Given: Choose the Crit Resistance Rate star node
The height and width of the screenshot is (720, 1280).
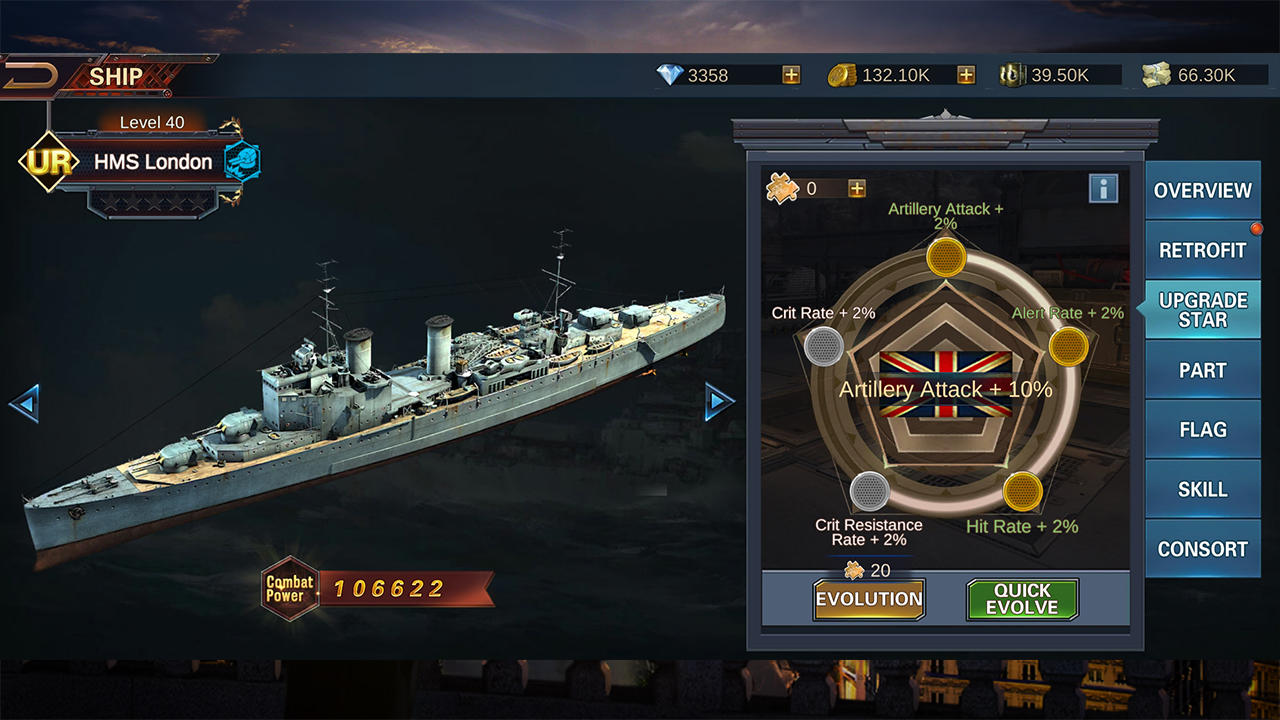Looking at the screenshot, I should point(870,491).
